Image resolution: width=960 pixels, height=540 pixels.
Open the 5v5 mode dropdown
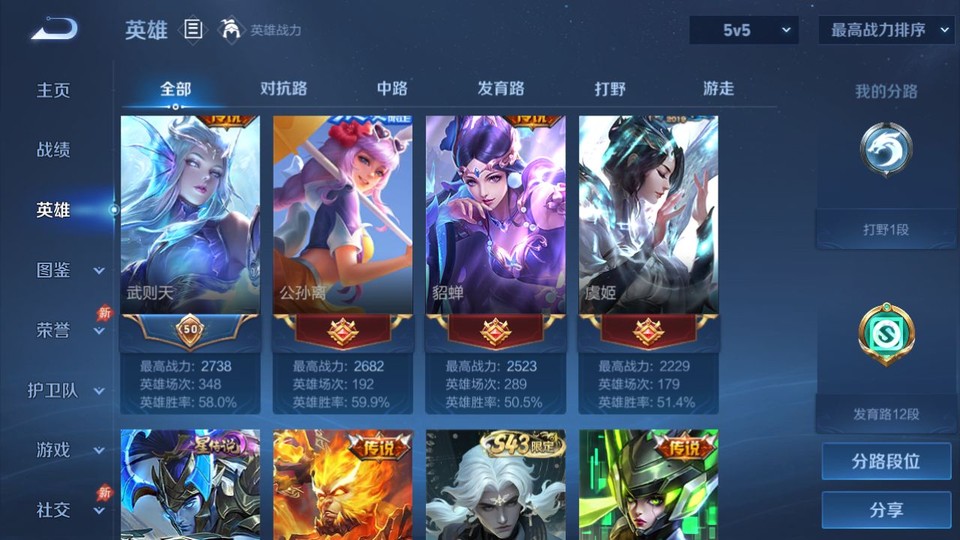click(744, 30)
